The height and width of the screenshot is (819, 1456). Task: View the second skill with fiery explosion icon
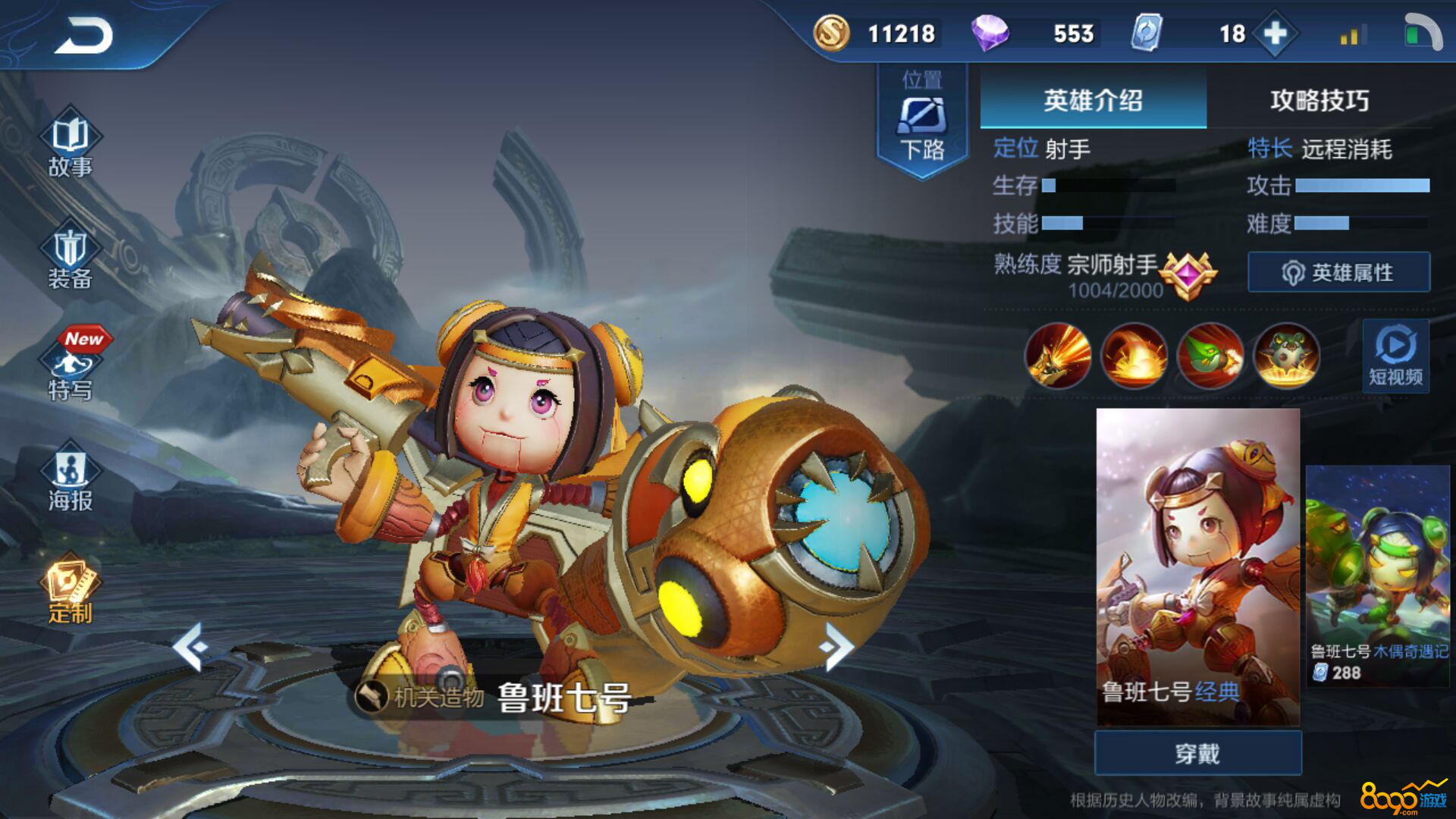(1134, 356)
